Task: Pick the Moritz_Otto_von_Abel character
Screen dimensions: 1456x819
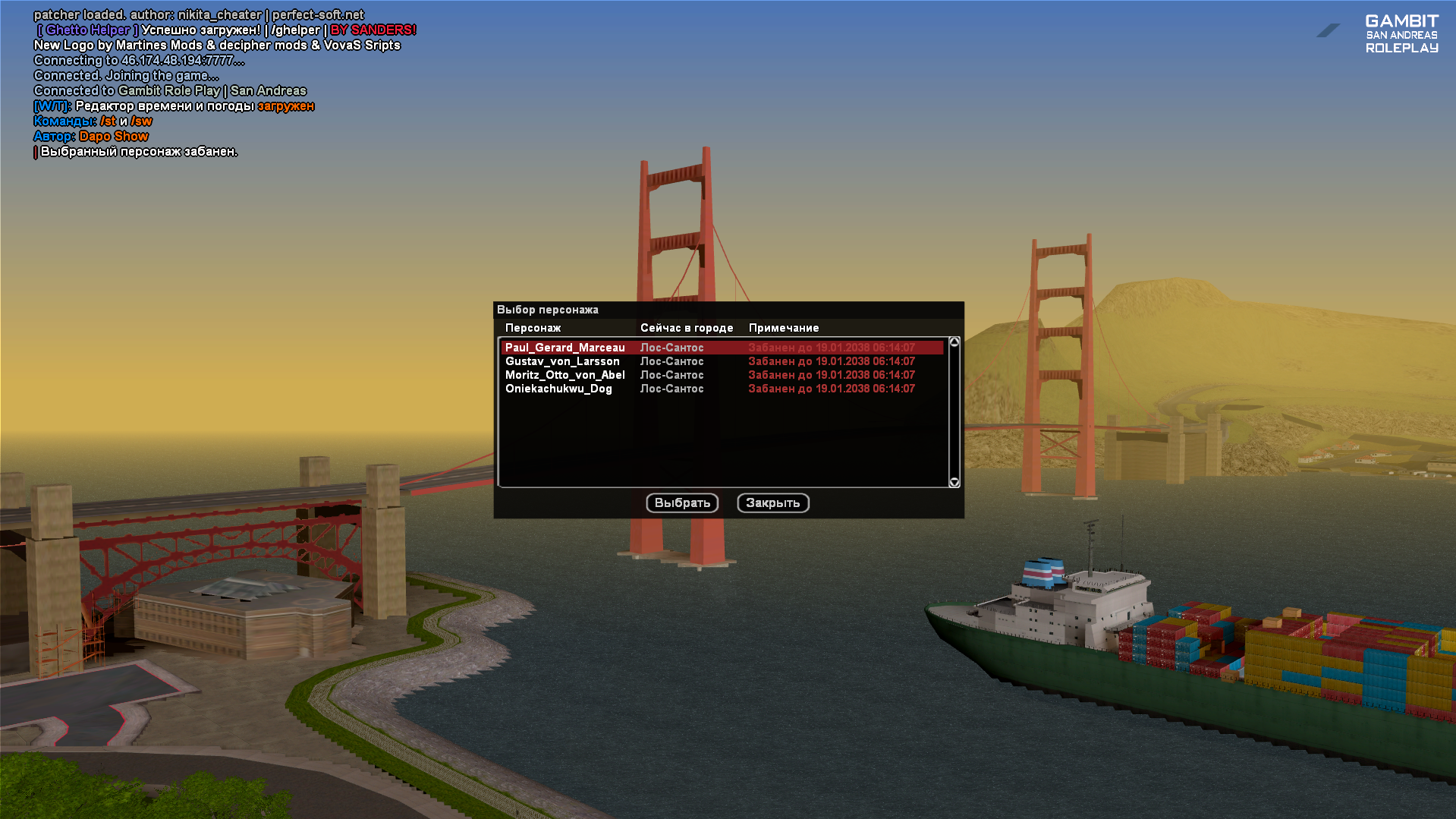Action: pos(565,375)
